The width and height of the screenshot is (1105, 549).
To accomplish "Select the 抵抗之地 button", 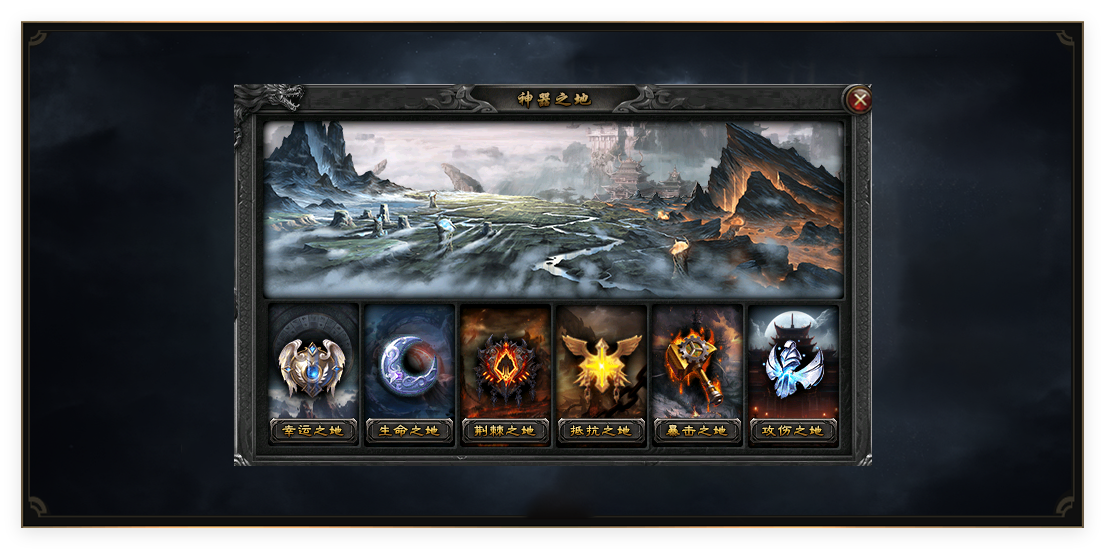I will [x=601, y=431].
